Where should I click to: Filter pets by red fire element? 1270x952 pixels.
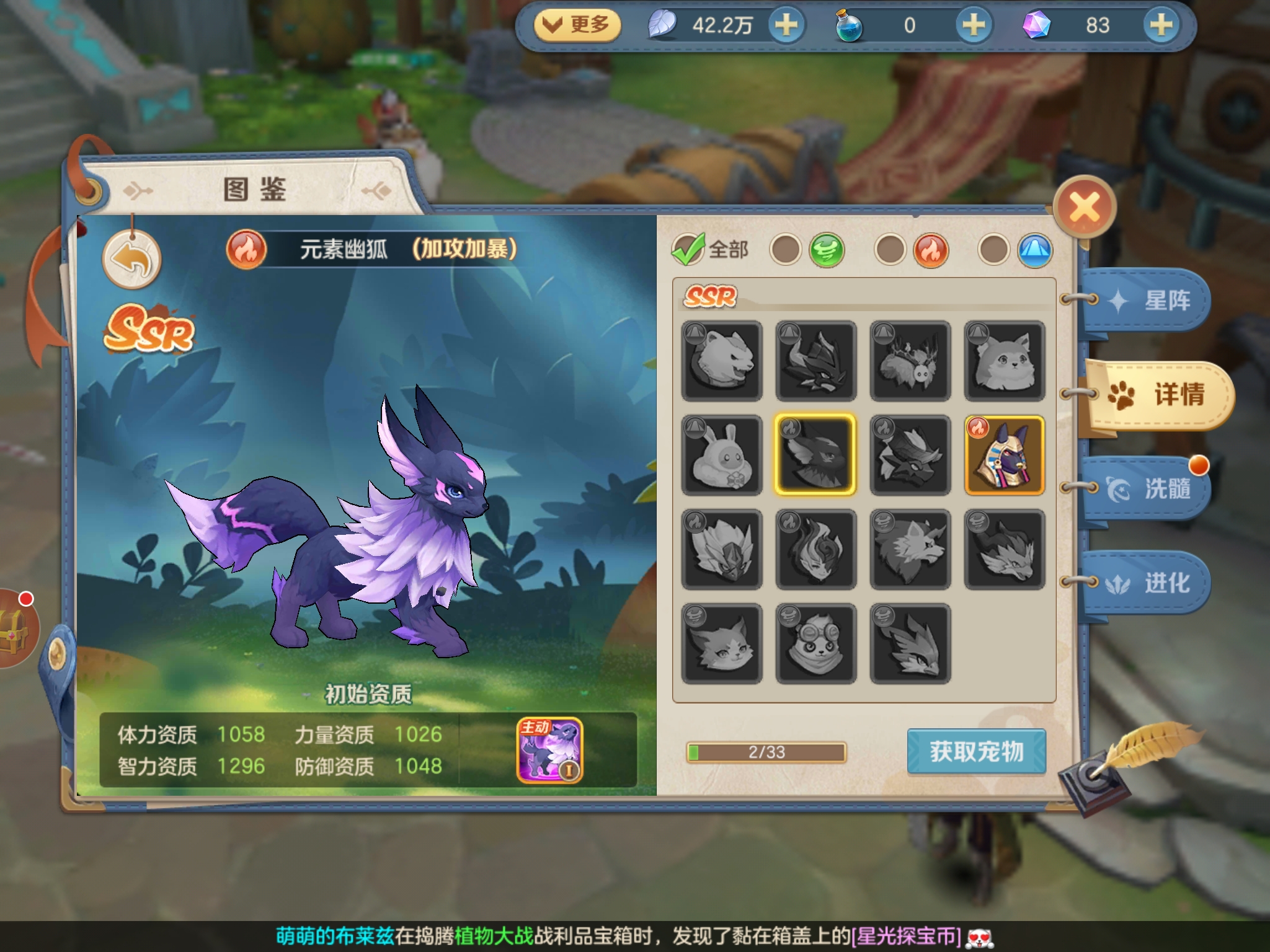pyautogui.click(x=931, y=250)
